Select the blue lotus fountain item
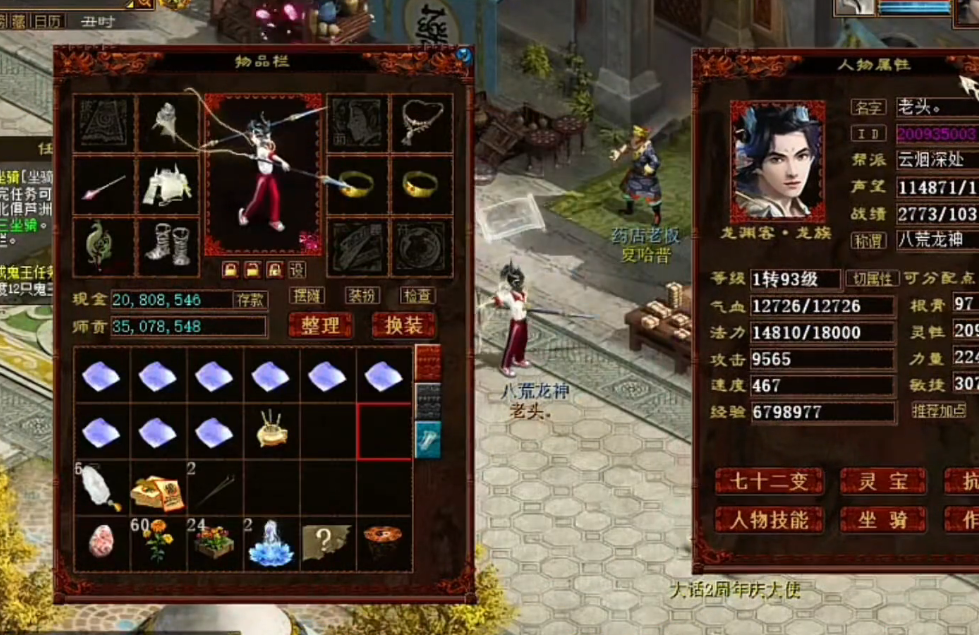This screenshot has width=979, height=635. coord(271,543)
